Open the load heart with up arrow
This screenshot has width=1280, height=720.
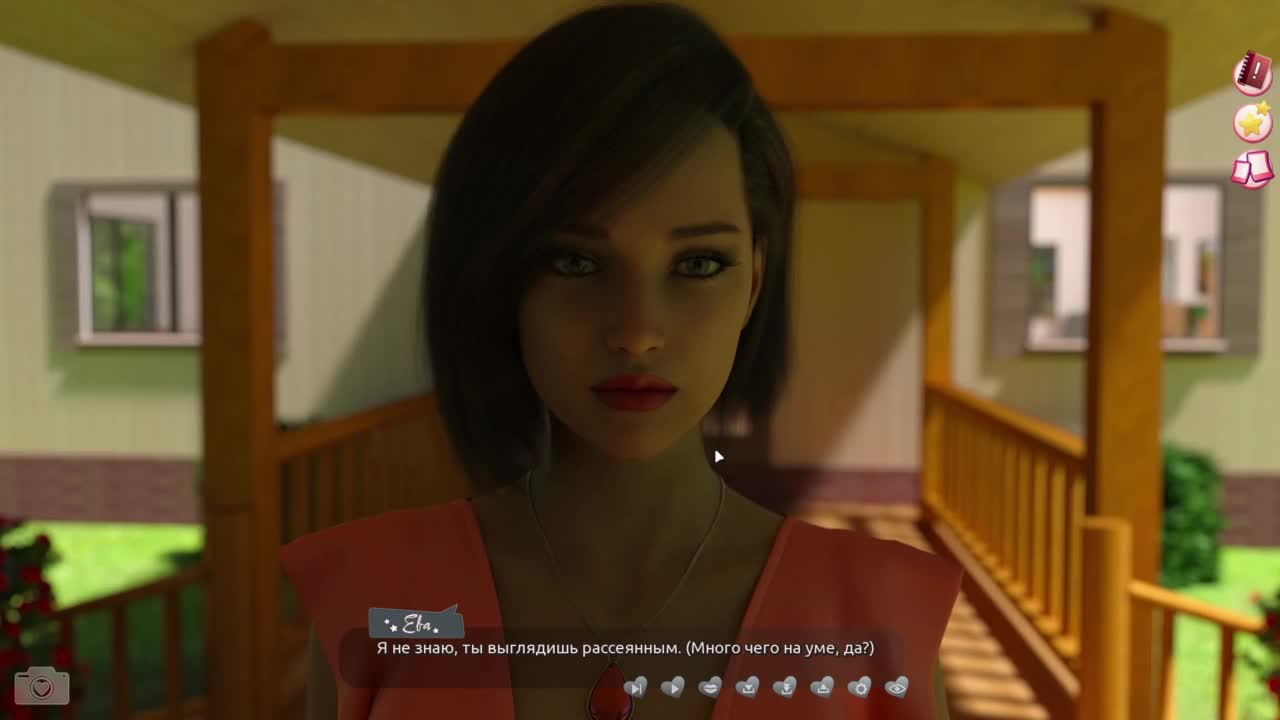click(822, 687)
